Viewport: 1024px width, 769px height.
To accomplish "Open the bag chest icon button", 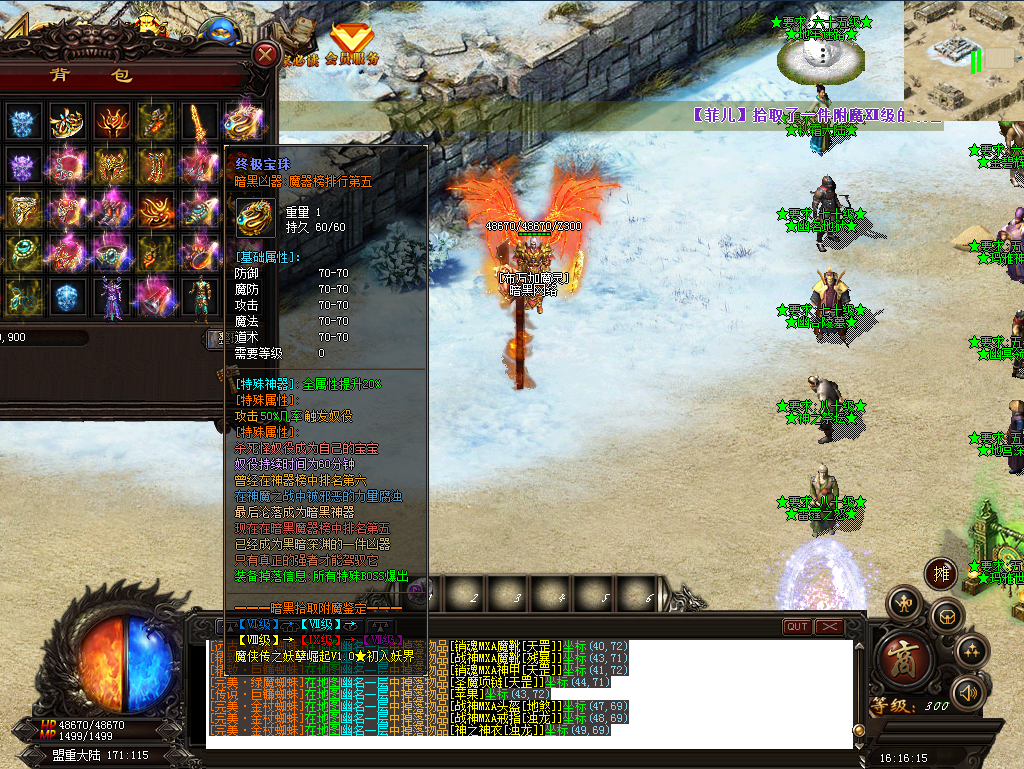I will coord(945,617).
